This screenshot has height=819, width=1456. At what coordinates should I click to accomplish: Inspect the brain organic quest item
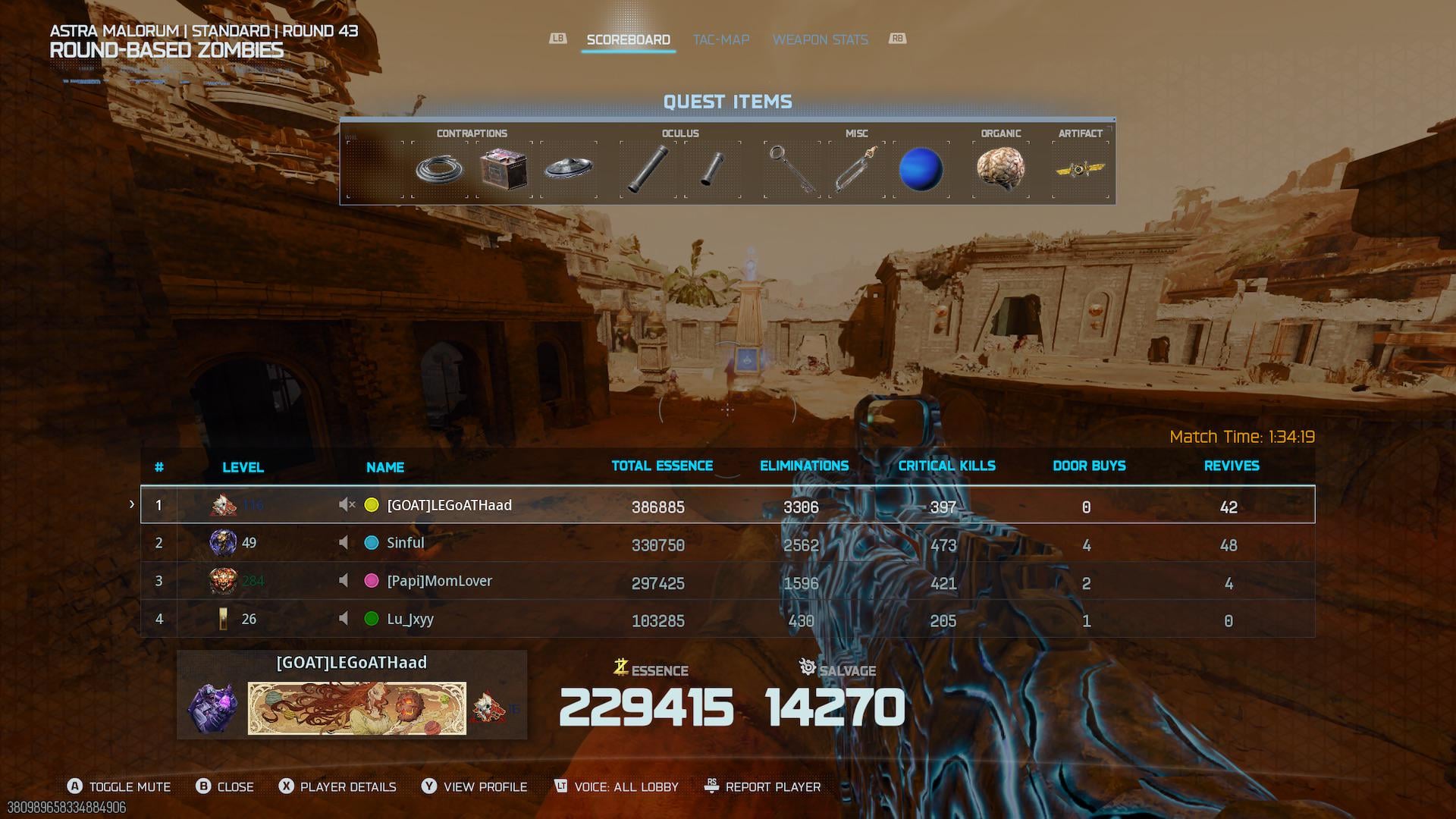click(1000, 168)
